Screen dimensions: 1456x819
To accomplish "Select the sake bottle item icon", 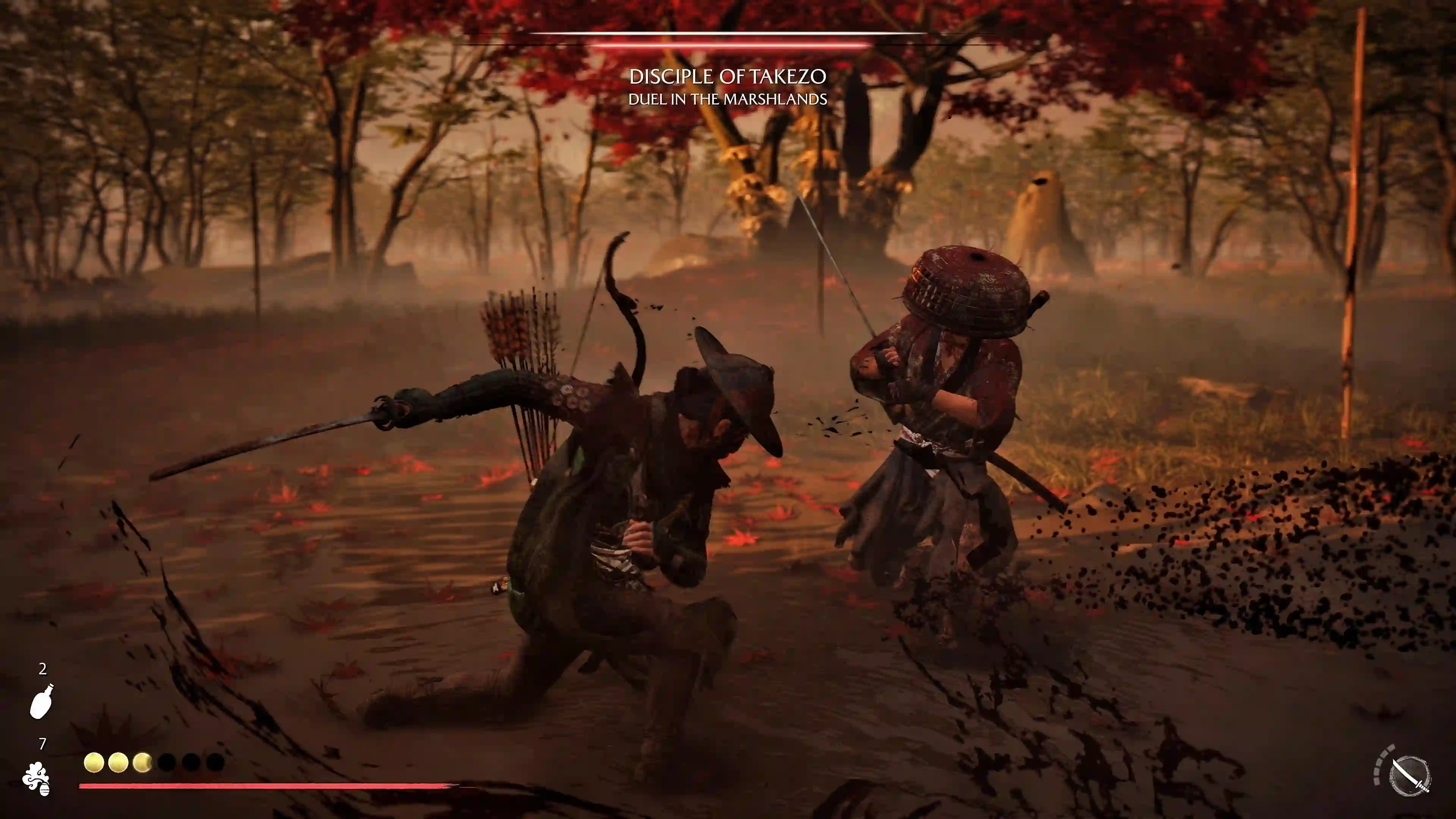I will (42, 701).
